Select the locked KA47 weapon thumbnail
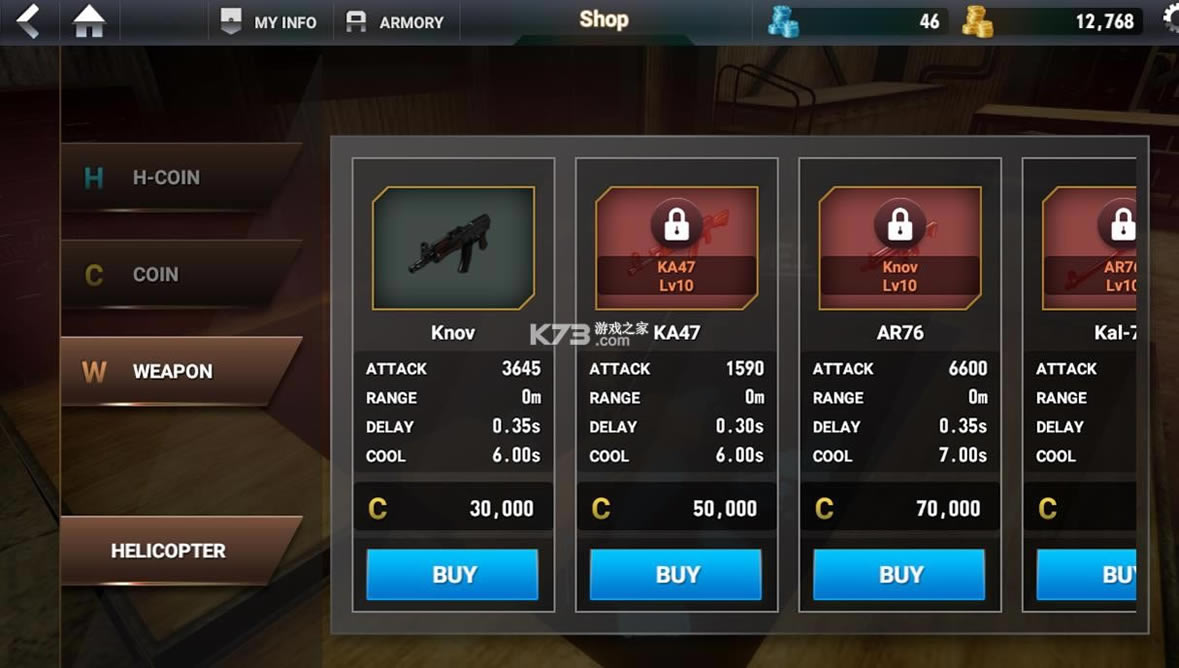This screenshot has width=1179, height=668. click(x=676, y=248)
